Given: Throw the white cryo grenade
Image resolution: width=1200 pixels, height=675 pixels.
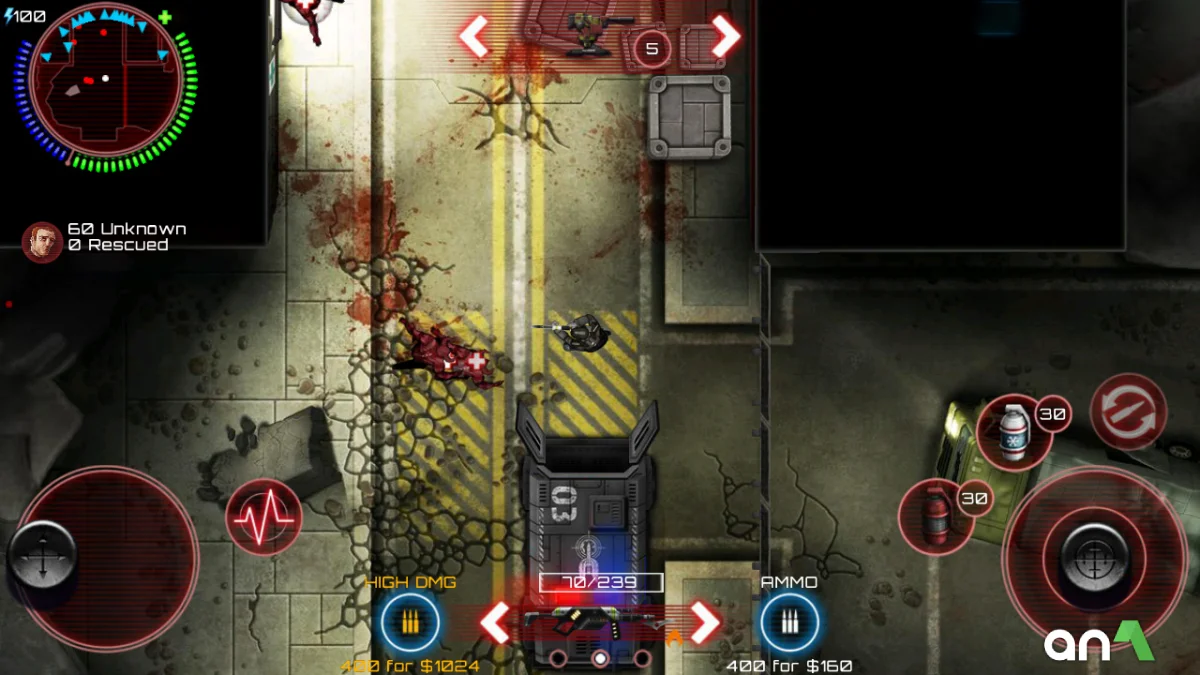Looking at the screenshot, I should (x=1013, y=432).
